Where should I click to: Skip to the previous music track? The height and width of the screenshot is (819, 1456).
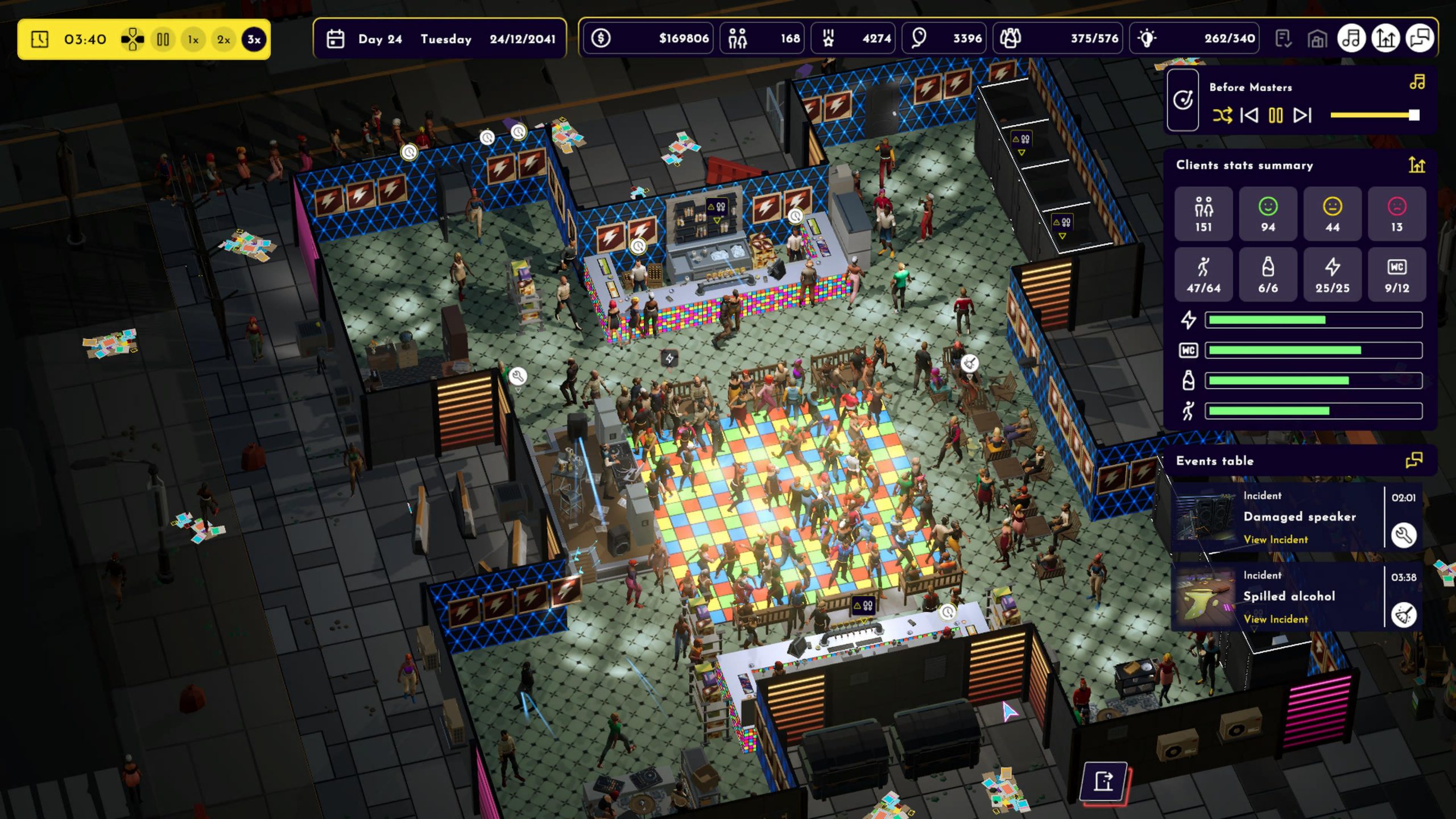[1249, 115]
